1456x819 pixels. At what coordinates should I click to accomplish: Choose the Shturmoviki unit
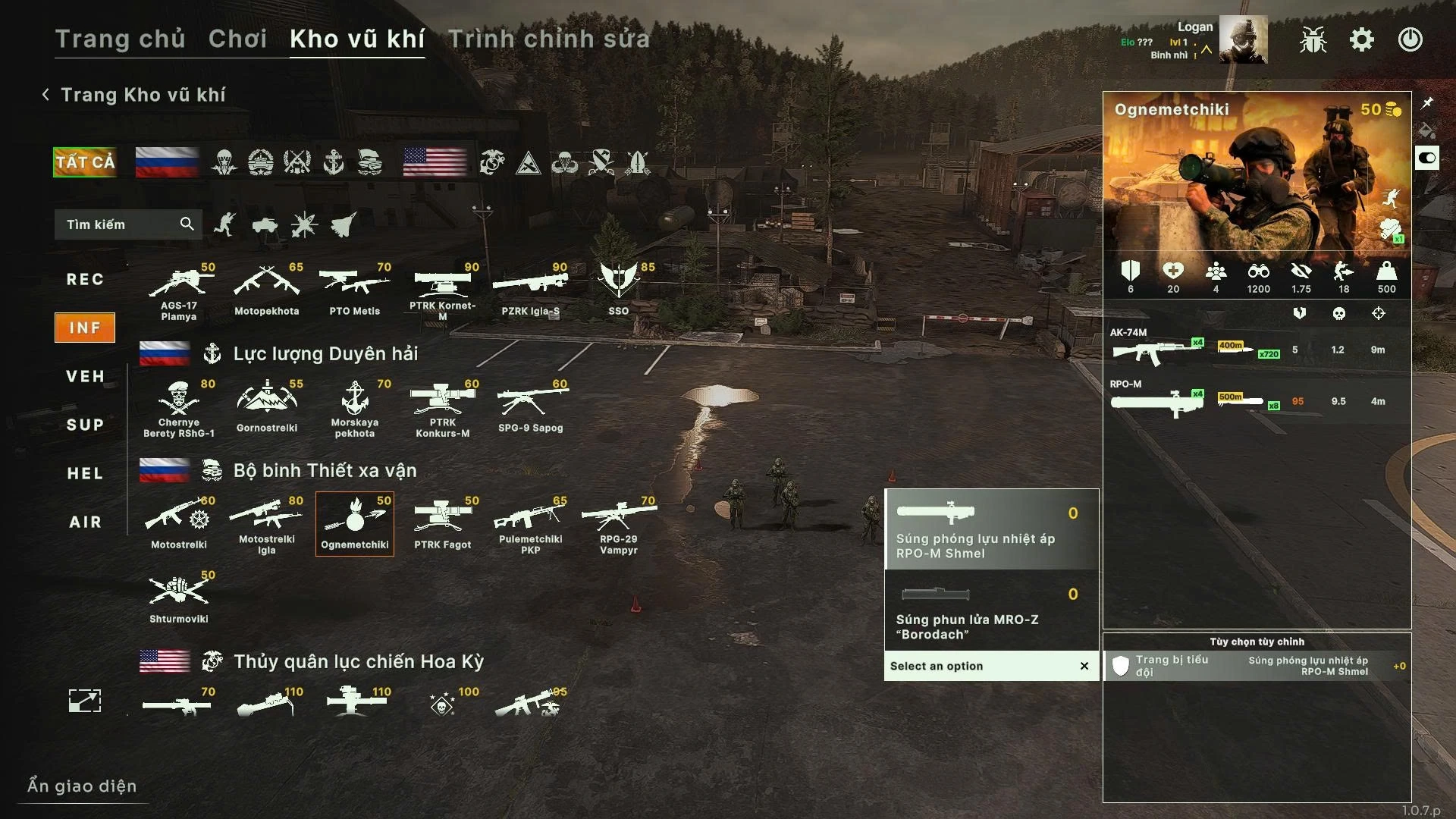[179, 598]
